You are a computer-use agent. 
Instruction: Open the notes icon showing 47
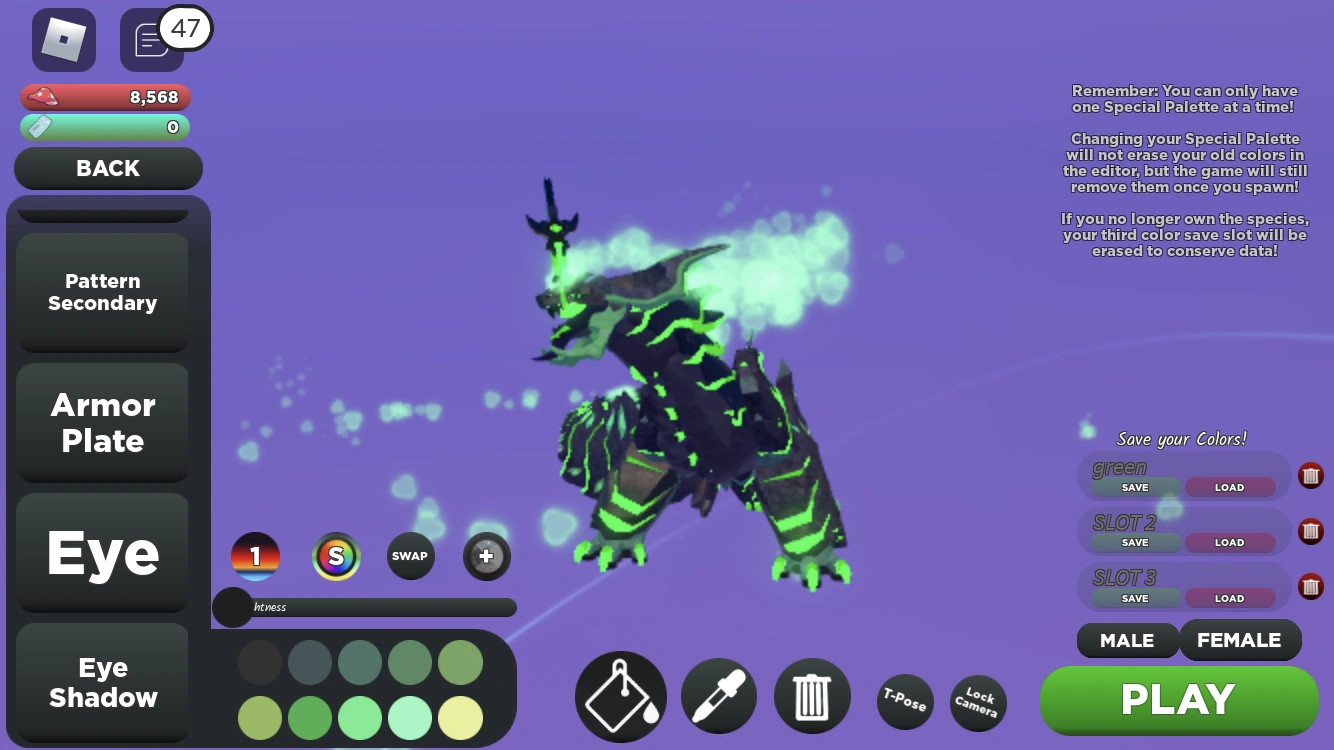(150, 40)
